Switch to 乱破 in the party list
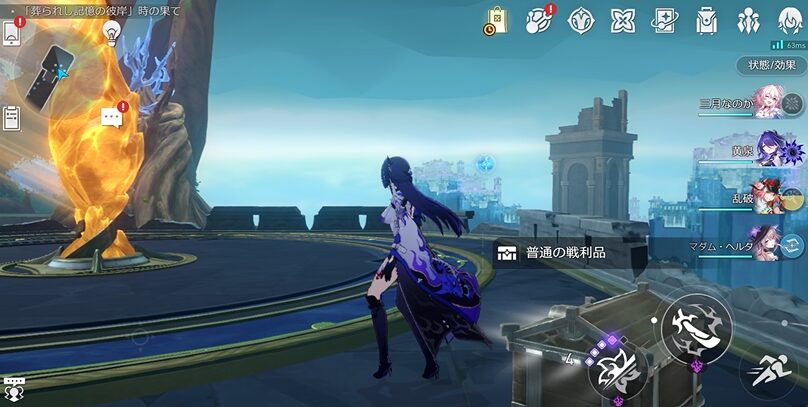Image resolution: width=808 pixels, height=407 pixels. tap(770, 196)
